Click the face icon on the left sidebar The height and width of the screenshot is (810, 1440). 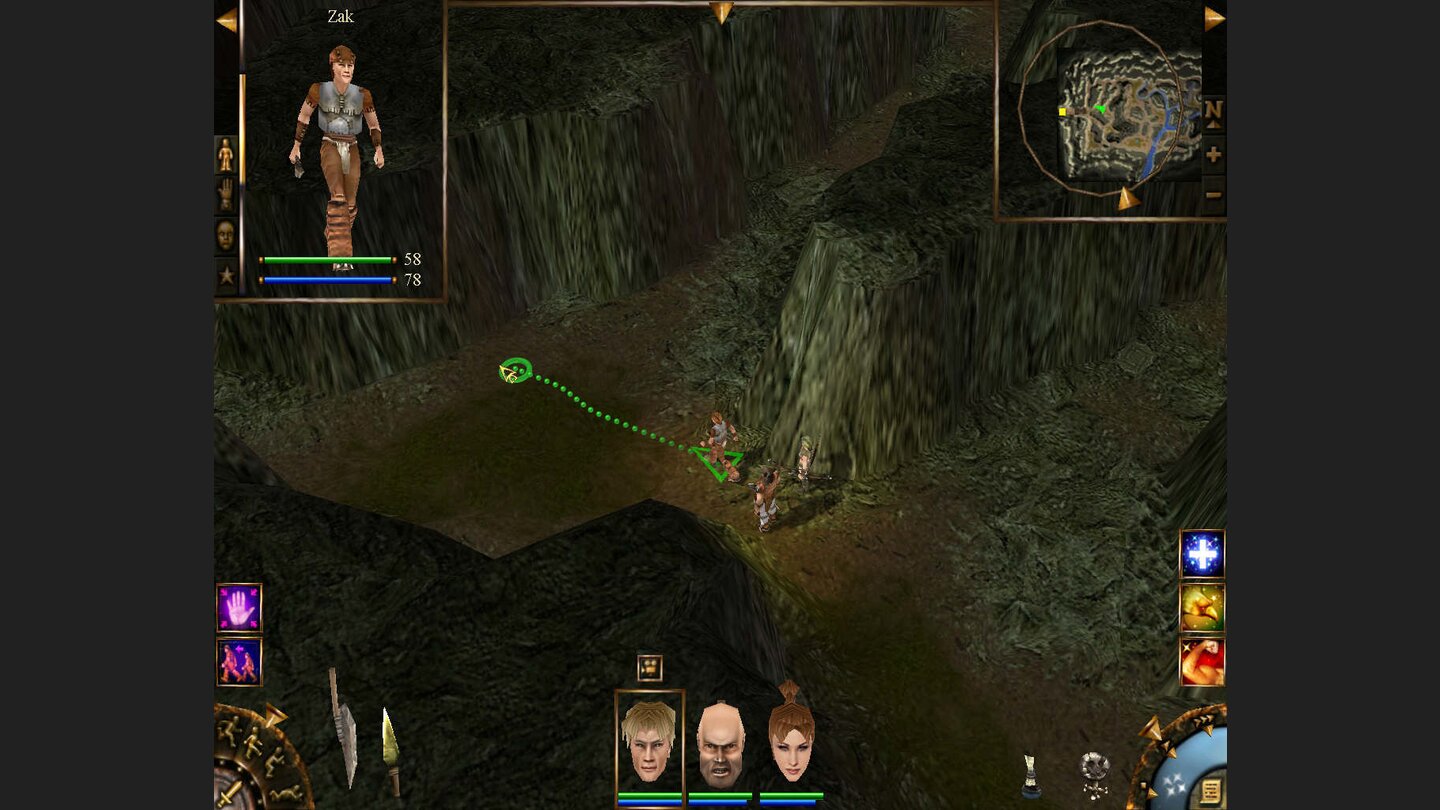[x=226, y=232]
